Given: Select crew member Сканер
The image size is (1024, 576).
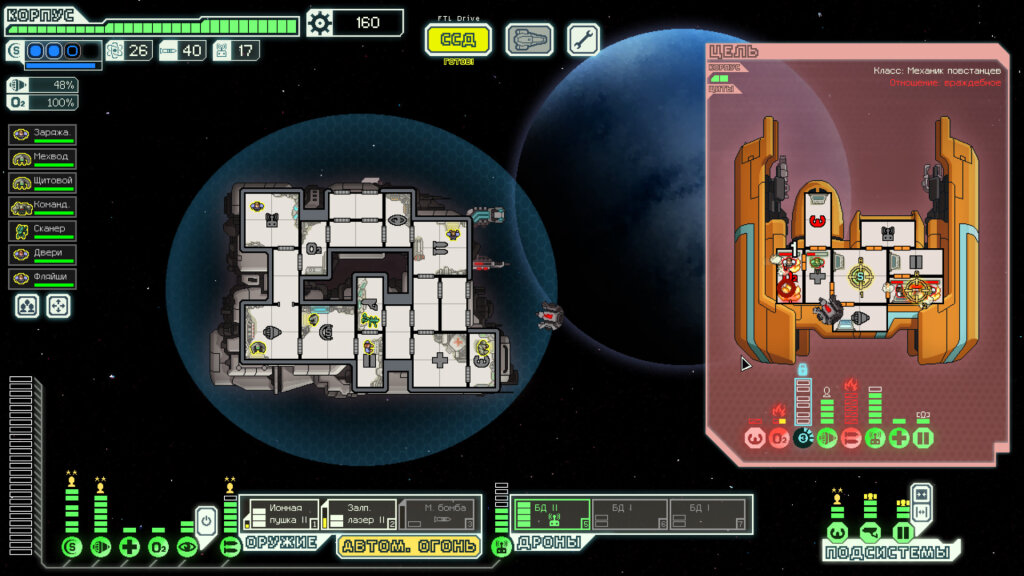Looking at the screenshot, I should pyautogui.click(x=43, y=231).
